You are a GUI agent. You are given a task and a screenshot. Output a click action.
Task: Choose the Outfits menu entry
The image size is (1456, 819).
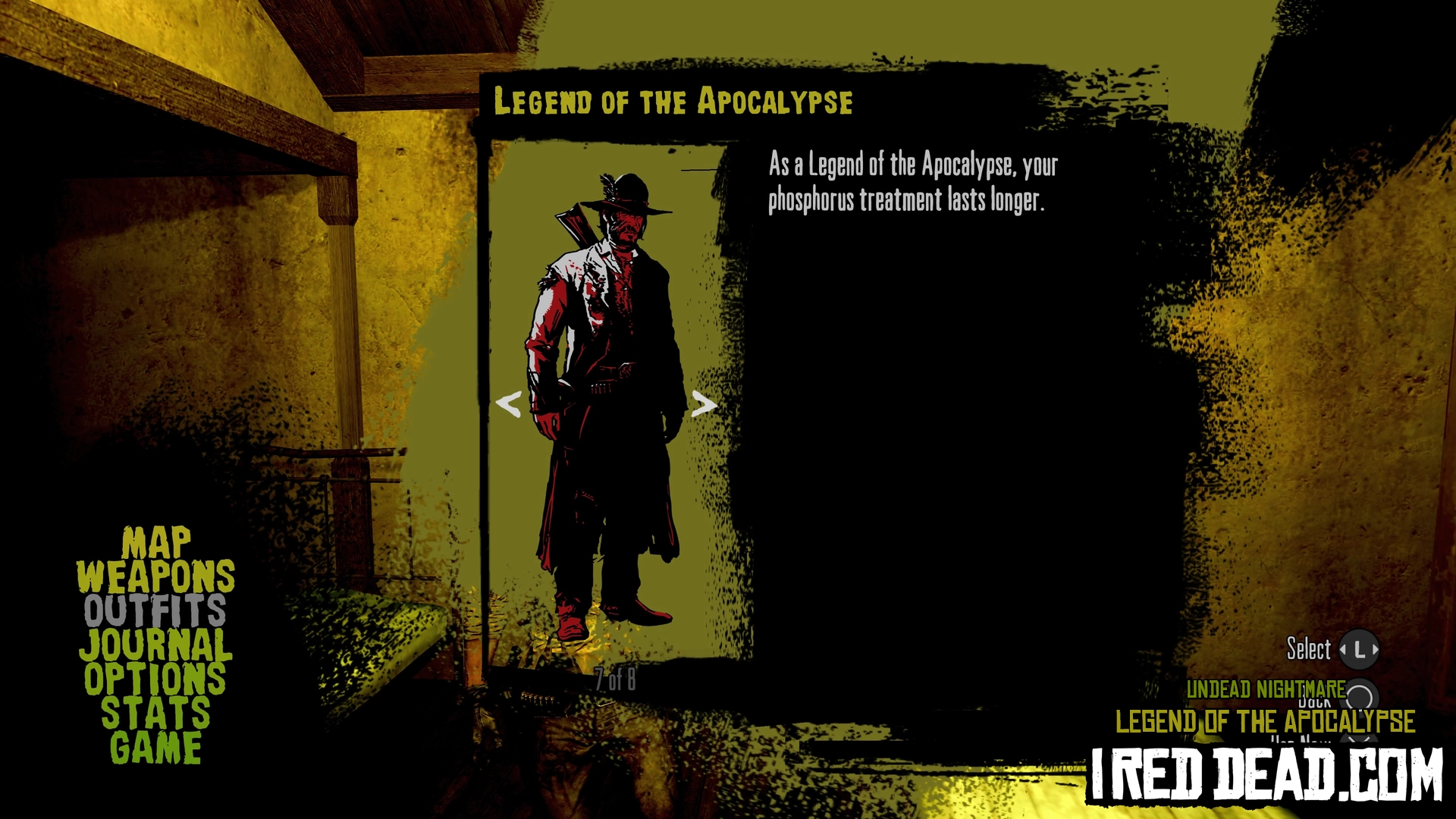coord(155,610)
